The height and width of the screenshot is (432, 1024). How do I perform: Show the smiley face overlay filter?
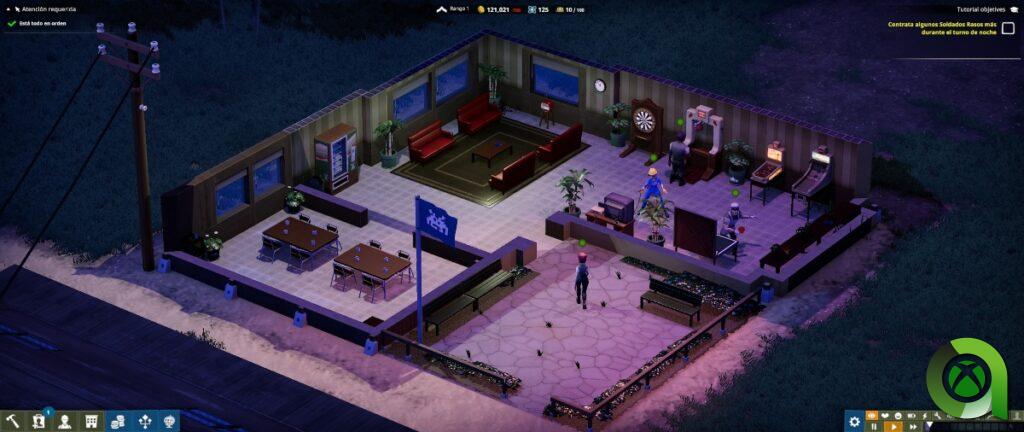pos(899,414)
